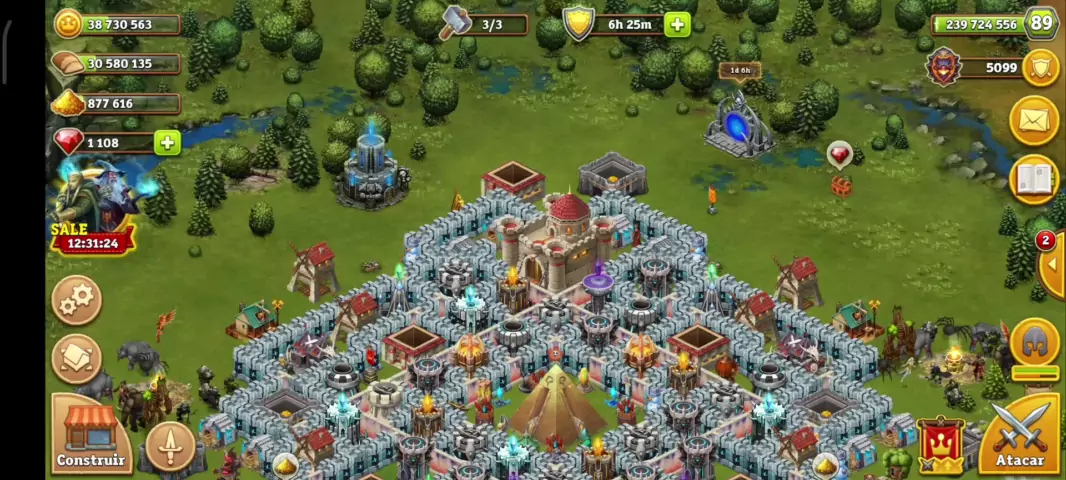Add more red gems
The height and width of the screenshot is (480, 1066).
tap(167, 143)
